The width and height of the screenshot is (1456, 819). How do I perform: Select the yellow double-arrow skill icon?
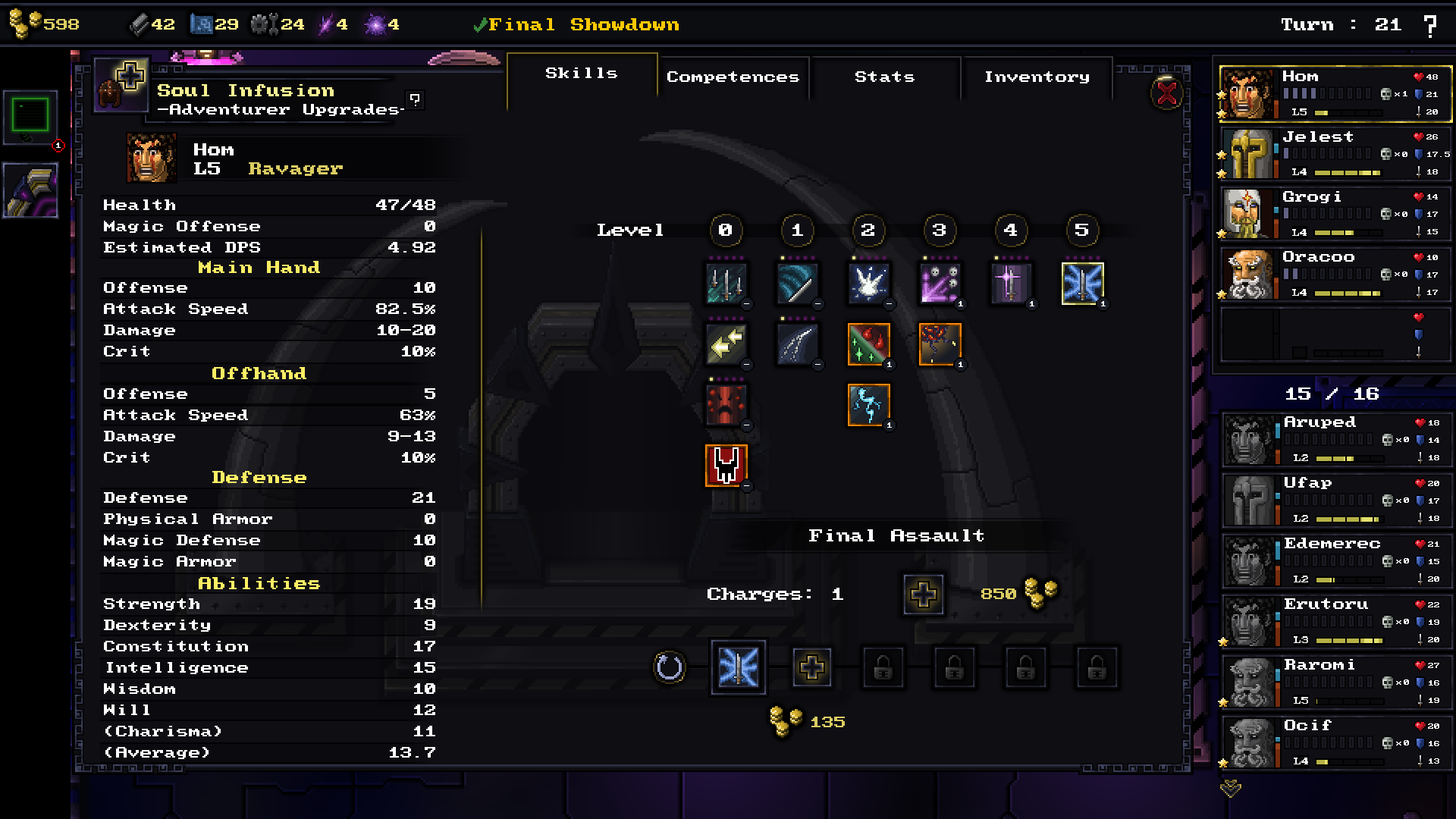[x=726, y=344]
